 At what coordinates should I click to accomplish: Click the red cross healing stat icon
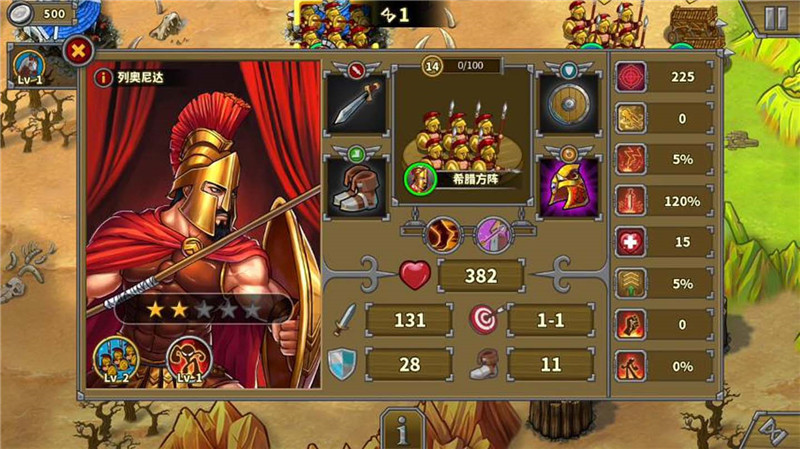[630, 242]
